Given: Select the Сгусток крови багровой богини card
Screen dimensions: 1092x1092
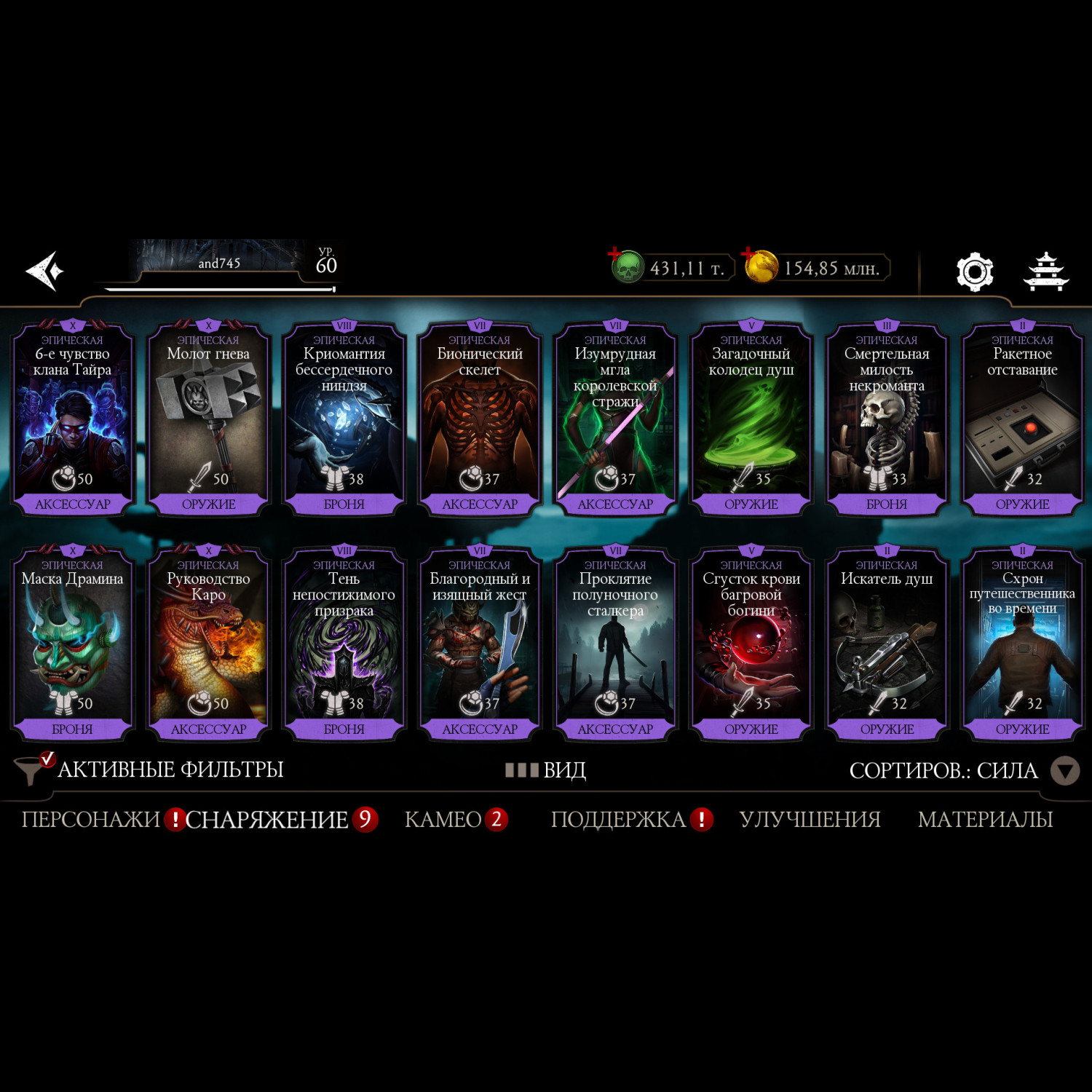Looking at the screenshot, I should tap(751, 644).
